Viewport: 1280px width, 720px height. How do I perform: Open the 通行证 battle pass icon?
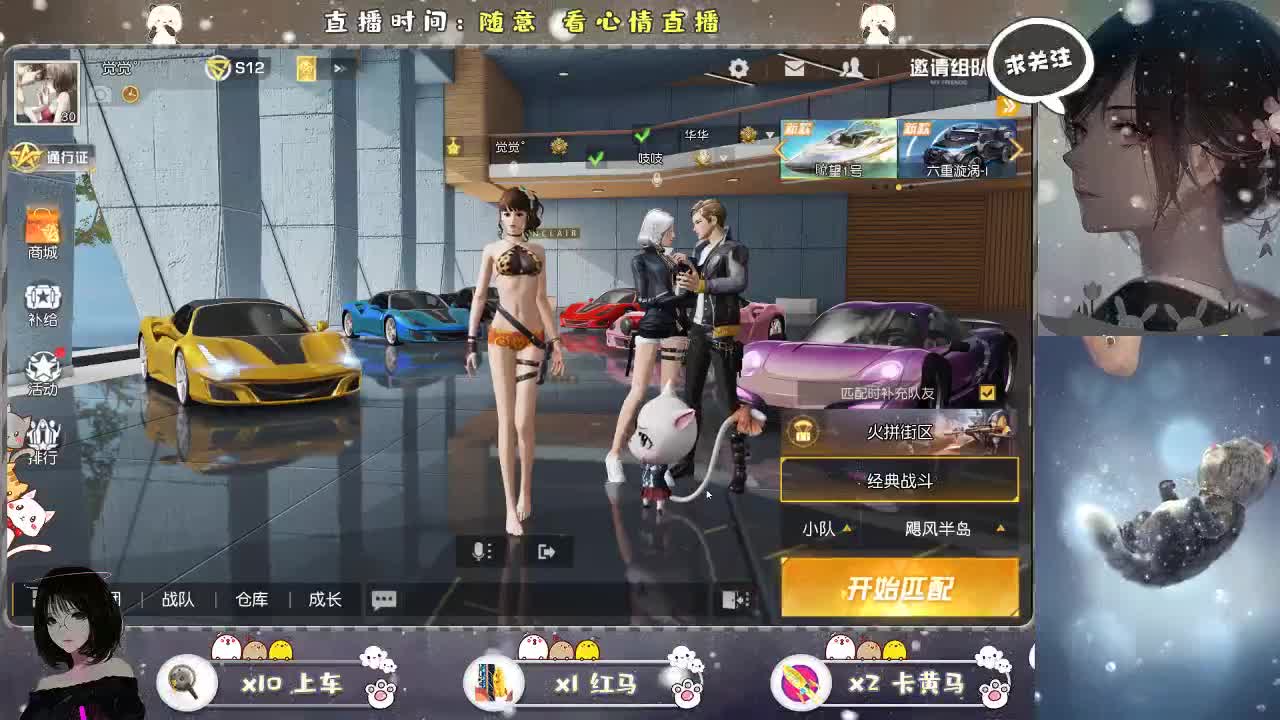click(x=44, y=157)
